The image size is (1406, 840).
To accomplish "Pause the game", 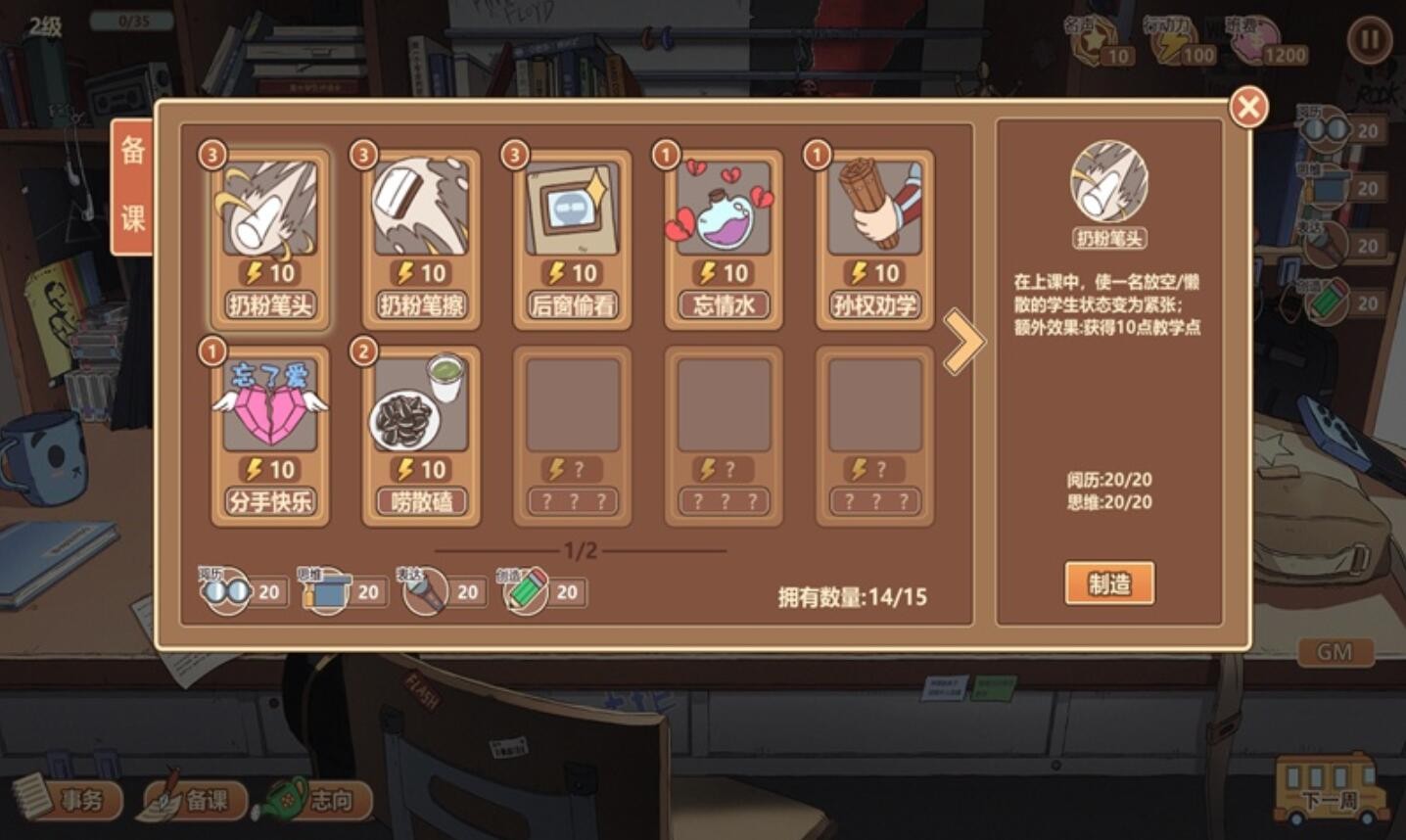I will point(1368,41).
